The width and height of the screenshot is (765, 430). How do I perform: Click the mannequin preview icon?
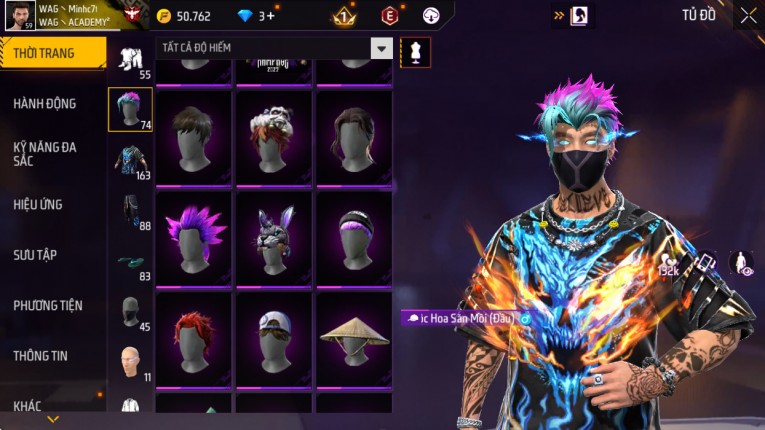pos(415,52)
